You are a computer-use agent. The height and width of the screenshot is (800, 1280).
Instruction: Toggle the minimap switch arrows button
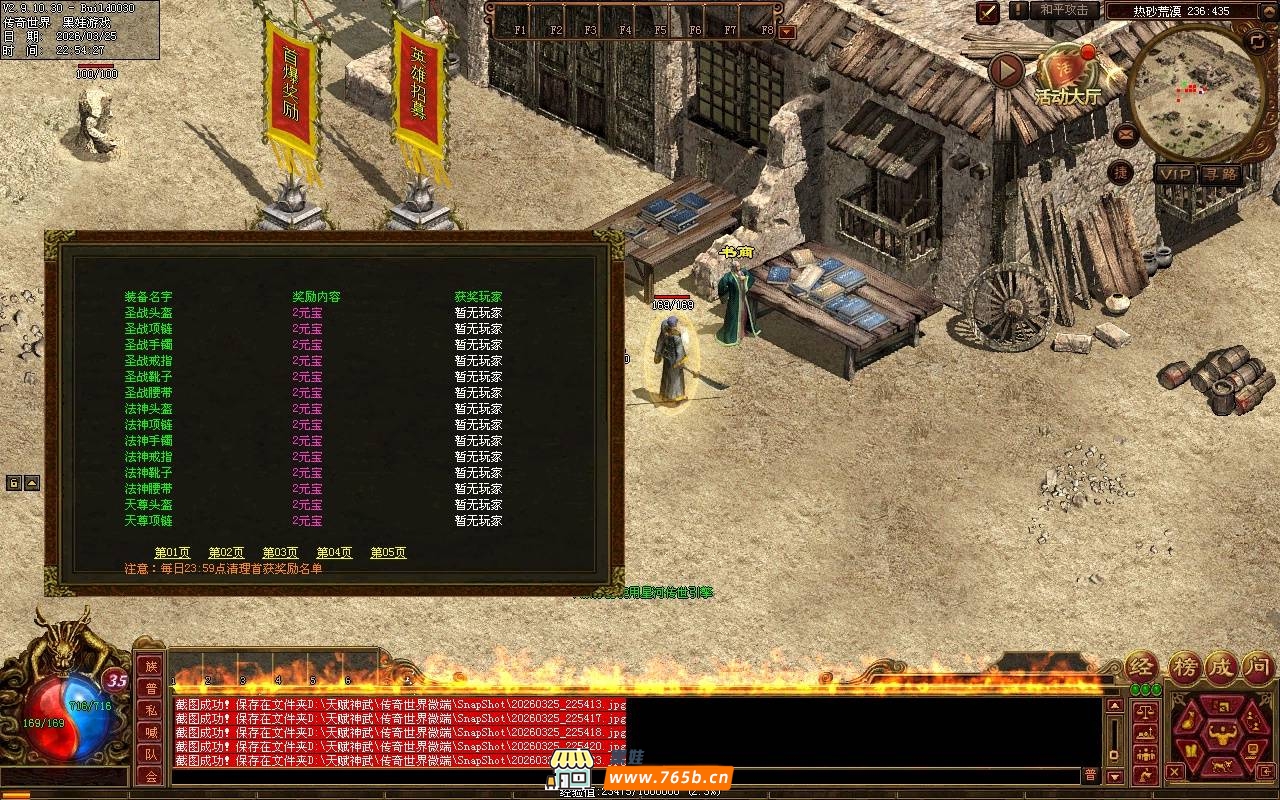coord(1257,42)
